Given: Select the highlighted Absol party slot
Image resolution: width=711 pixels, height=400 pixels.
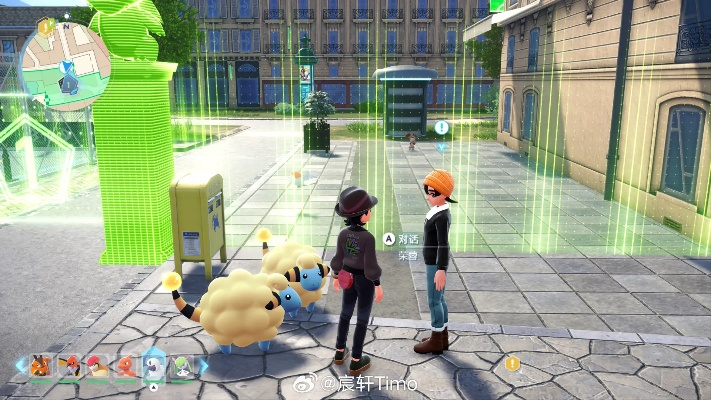Looking at the screenshot, I should pyautogui.click(x=153, y=366).
